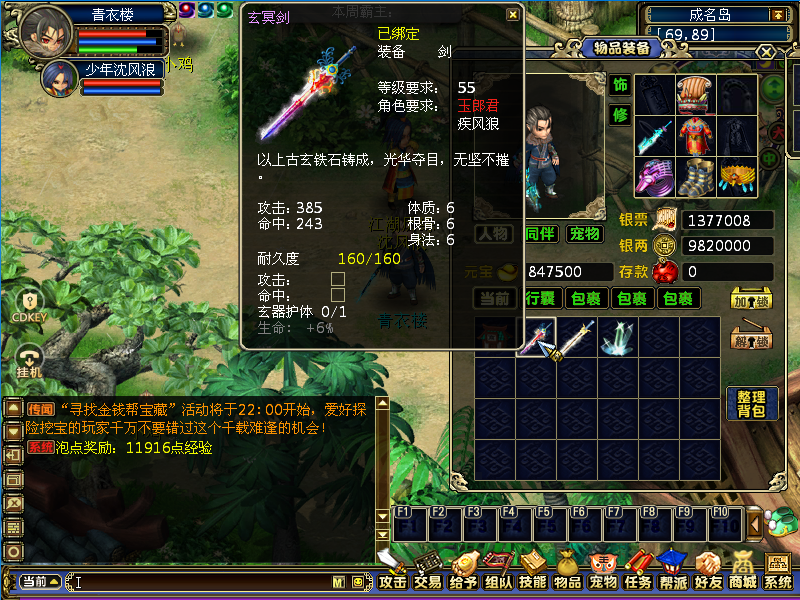
Task: Switch to the 宠物 tab above the bag
Action: (x=586, y=234)
